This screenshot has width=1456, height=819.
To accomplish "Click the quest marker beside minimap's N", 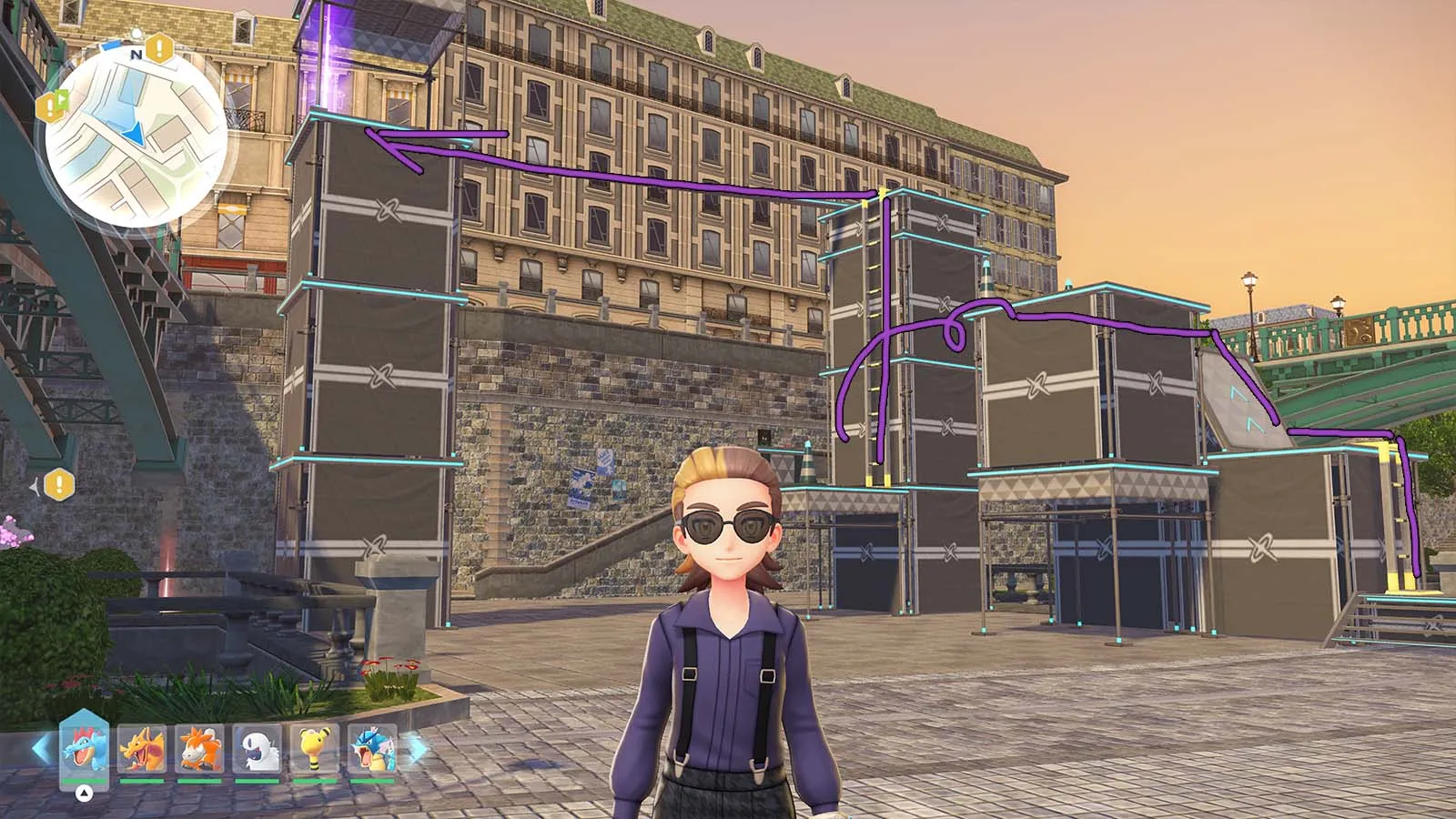I will 160,46.
